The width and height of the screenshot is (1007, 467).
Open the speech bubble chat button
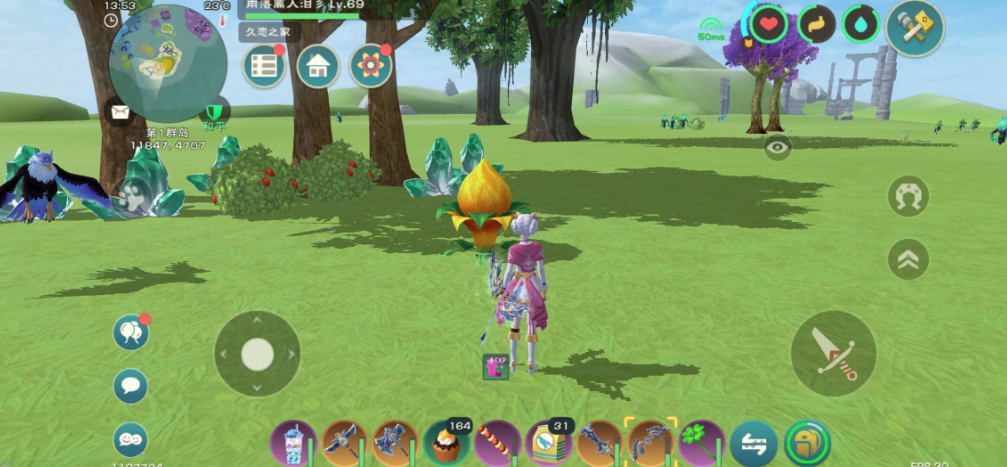point(131,386)
